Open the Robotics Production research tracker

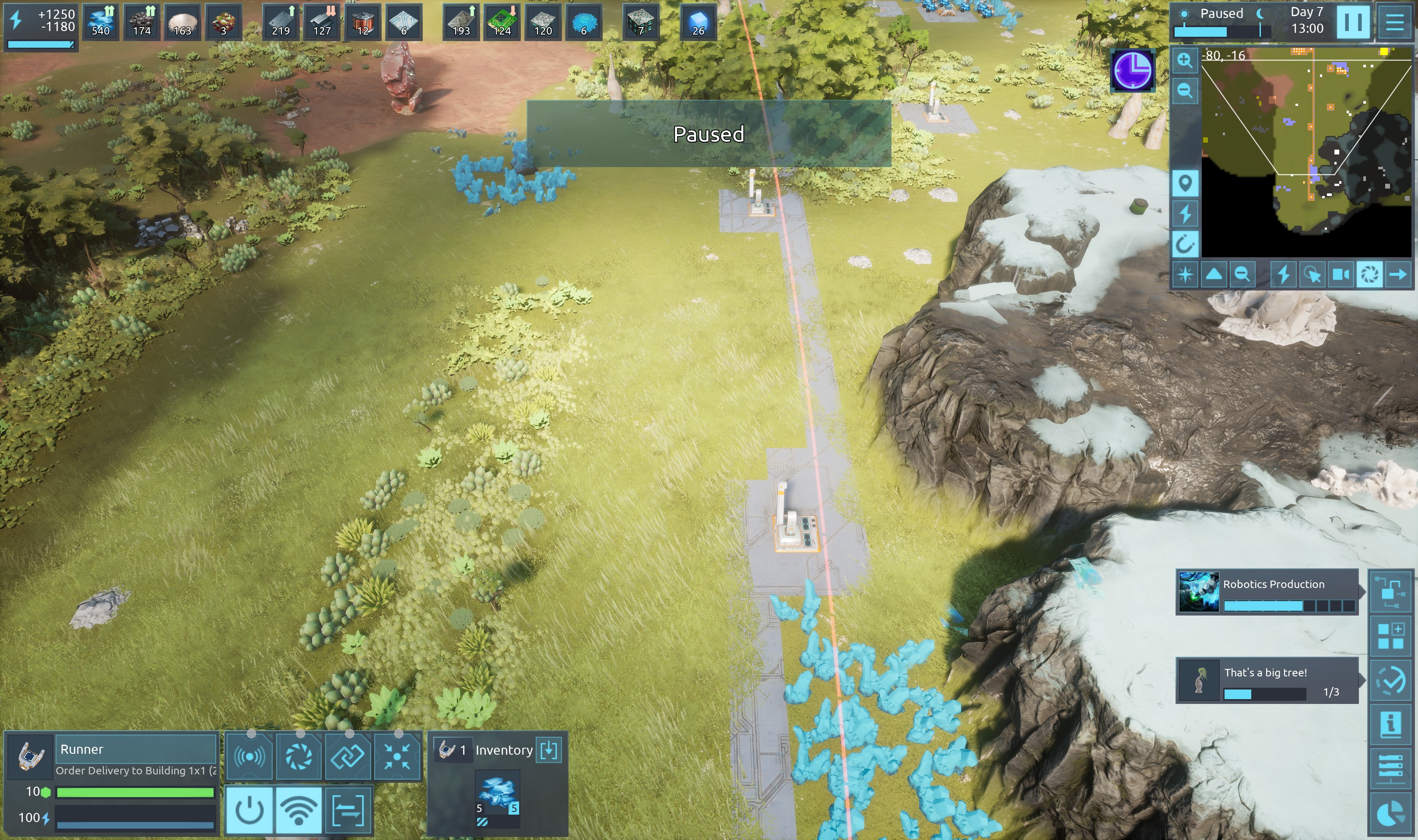[1267, 591]
